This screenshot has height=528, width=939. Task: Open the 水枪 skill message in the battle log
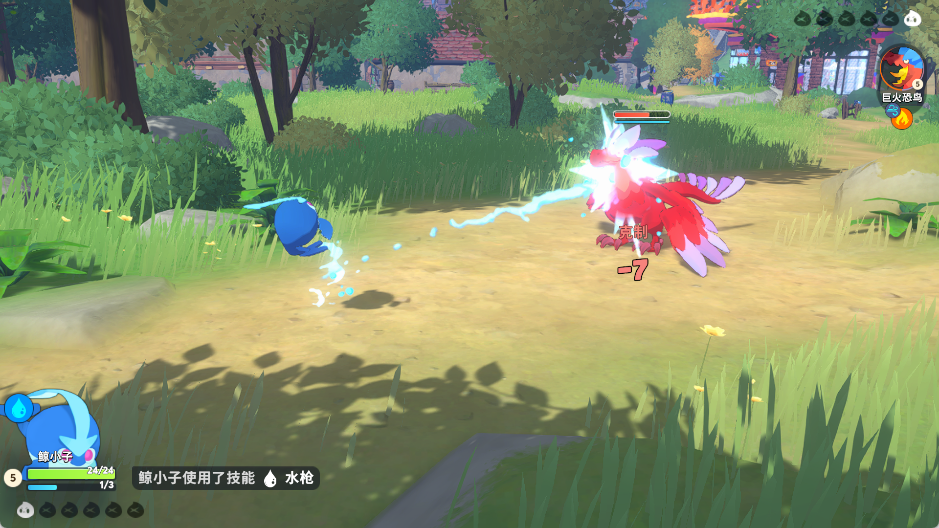pos(226,478)
